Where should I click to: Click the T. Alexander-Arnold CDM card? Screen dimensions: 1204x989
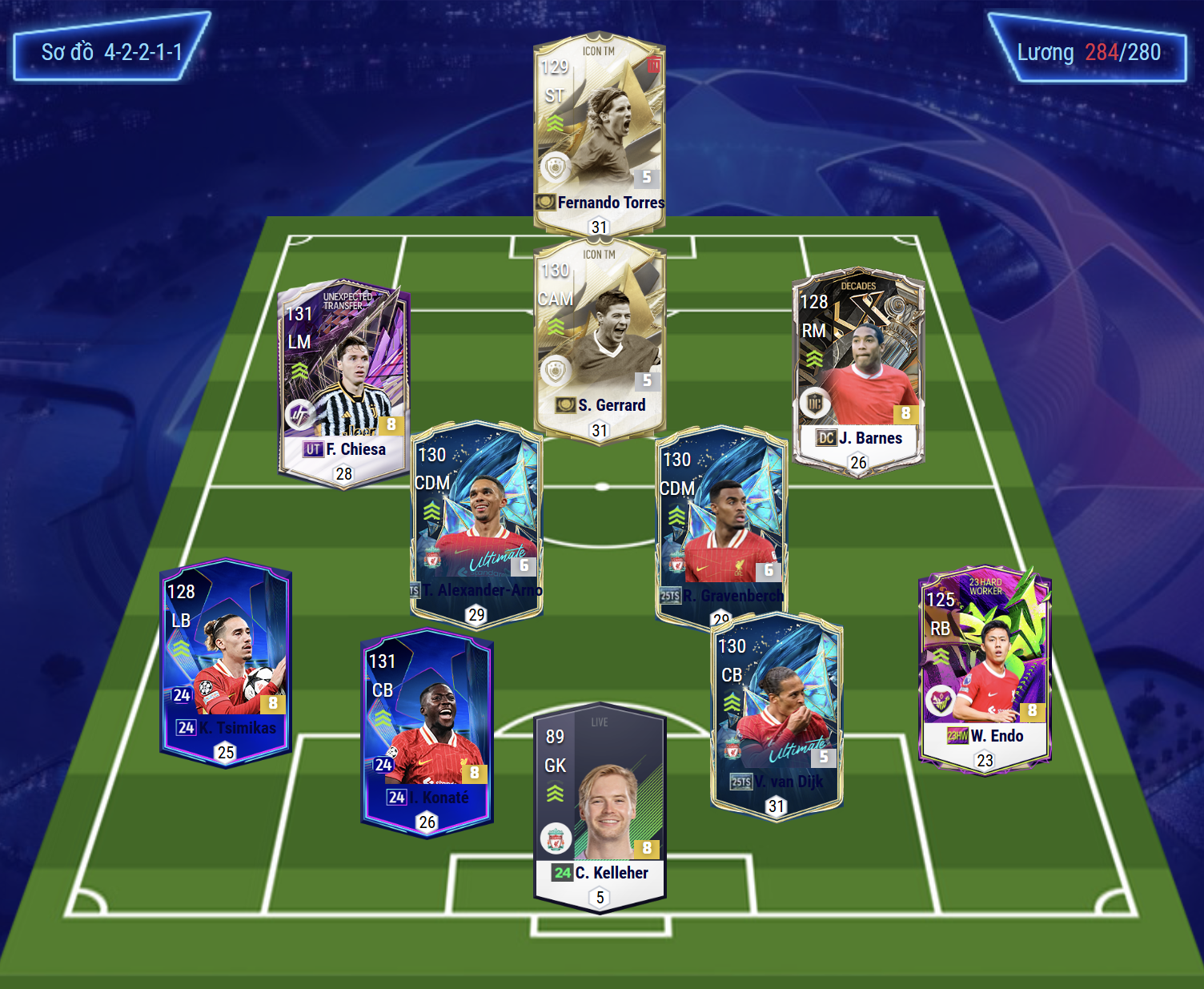tap(476, 521)
